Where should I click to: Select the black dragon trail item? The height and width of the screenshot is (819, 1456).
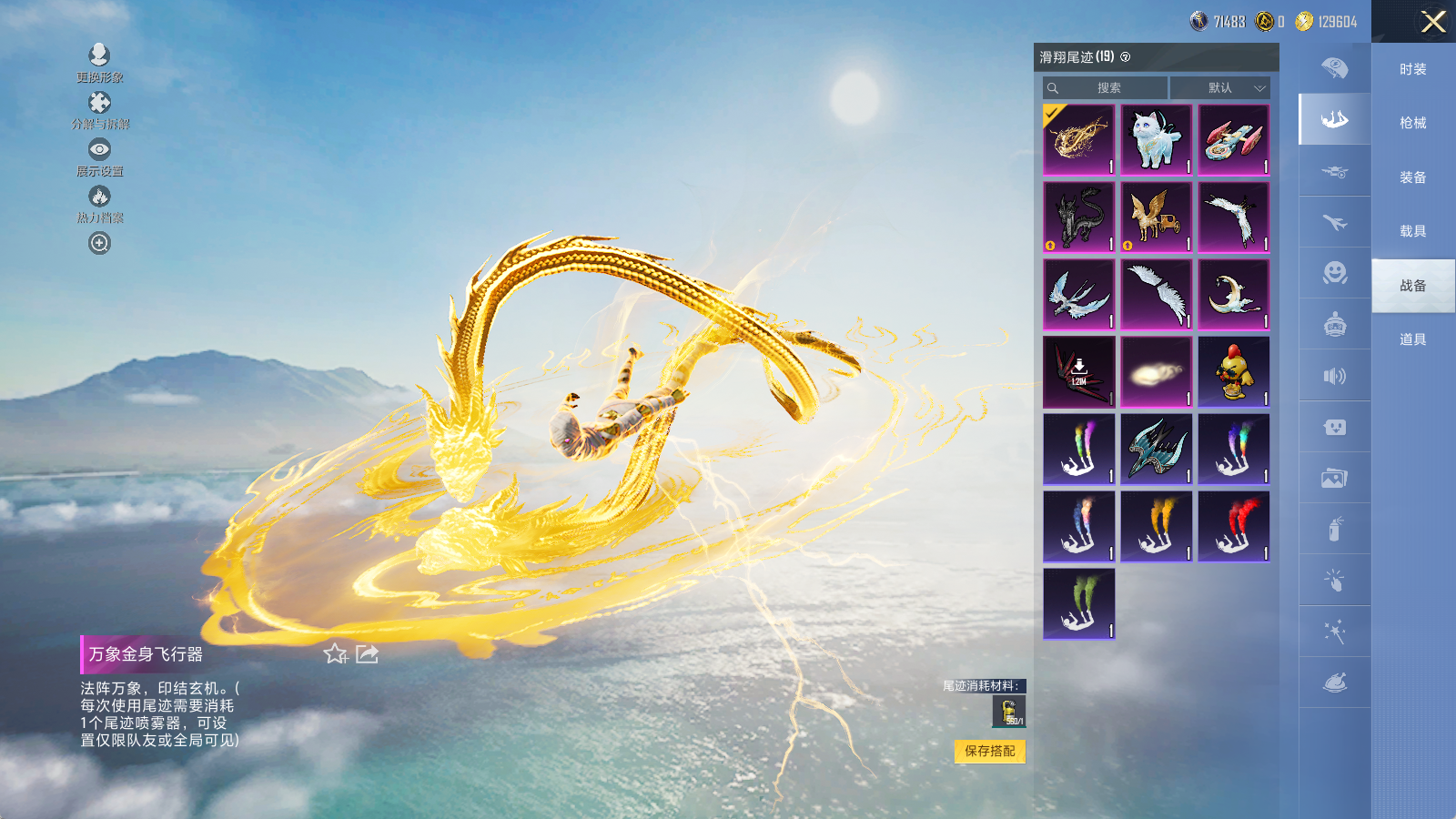[1078, 217]
